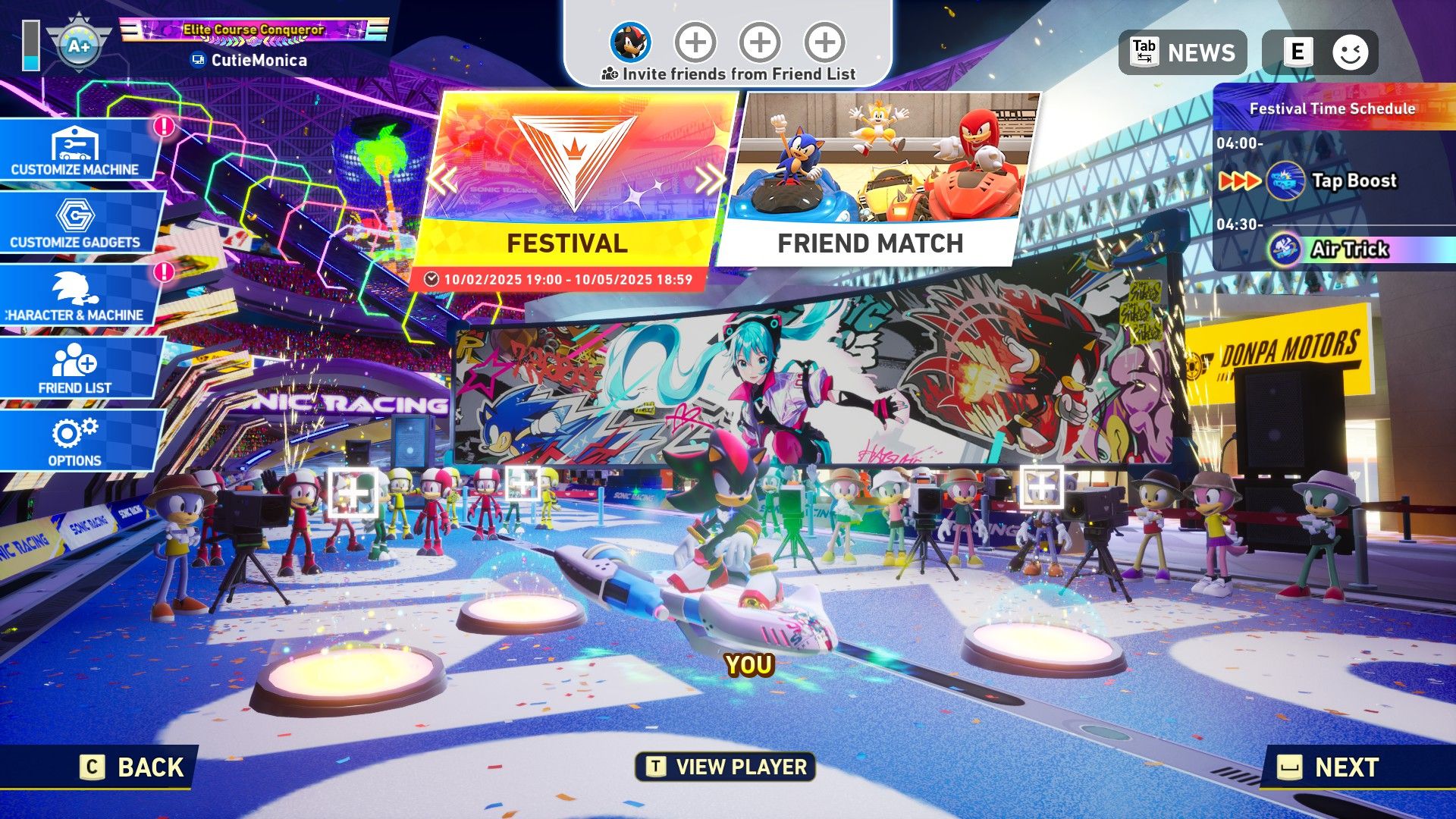Open the Friend List

pos(76,368)
